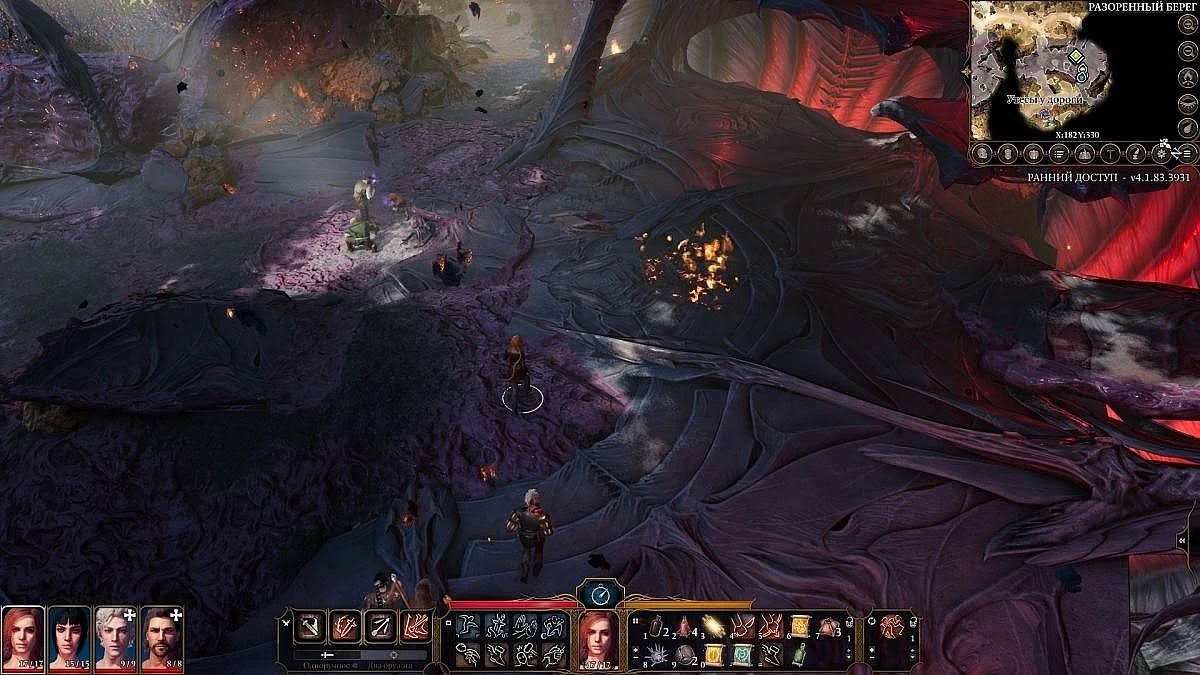
Task: Select the white-haired party member portrait
Action: tap(115, 638)
